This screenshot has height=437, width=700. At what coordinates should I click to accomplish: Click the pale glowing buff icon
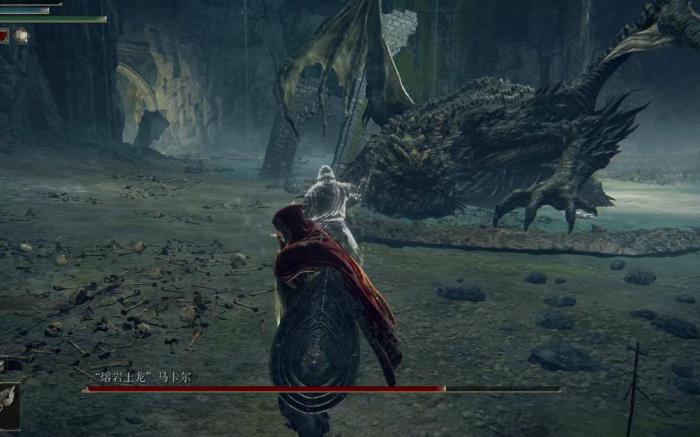click(x=21, y=36)
